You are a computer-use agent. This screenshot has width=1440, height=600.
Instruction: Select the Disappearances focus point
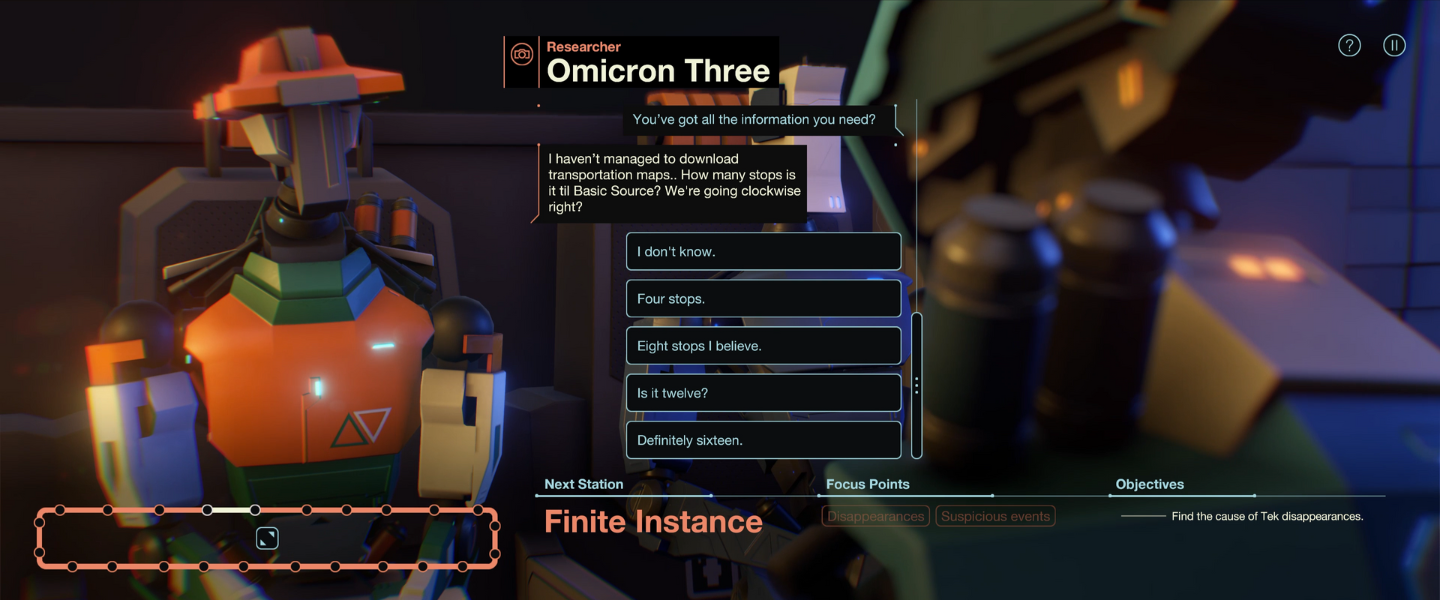(875, 516)
